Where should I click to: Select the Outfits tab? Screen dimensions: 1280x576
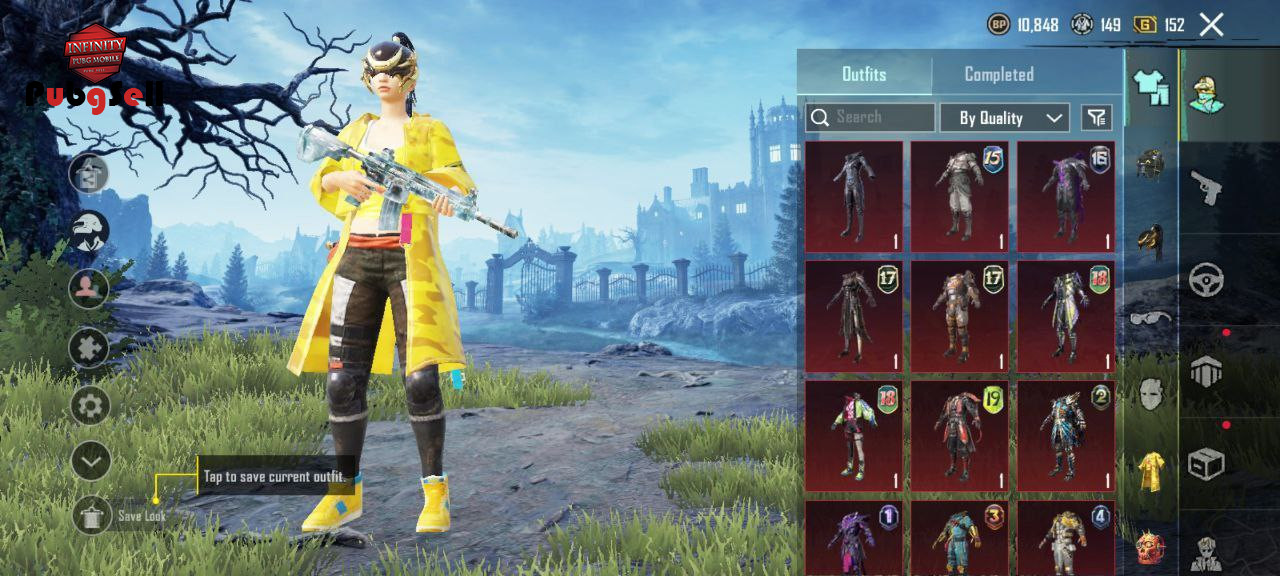tap(864, 74)
